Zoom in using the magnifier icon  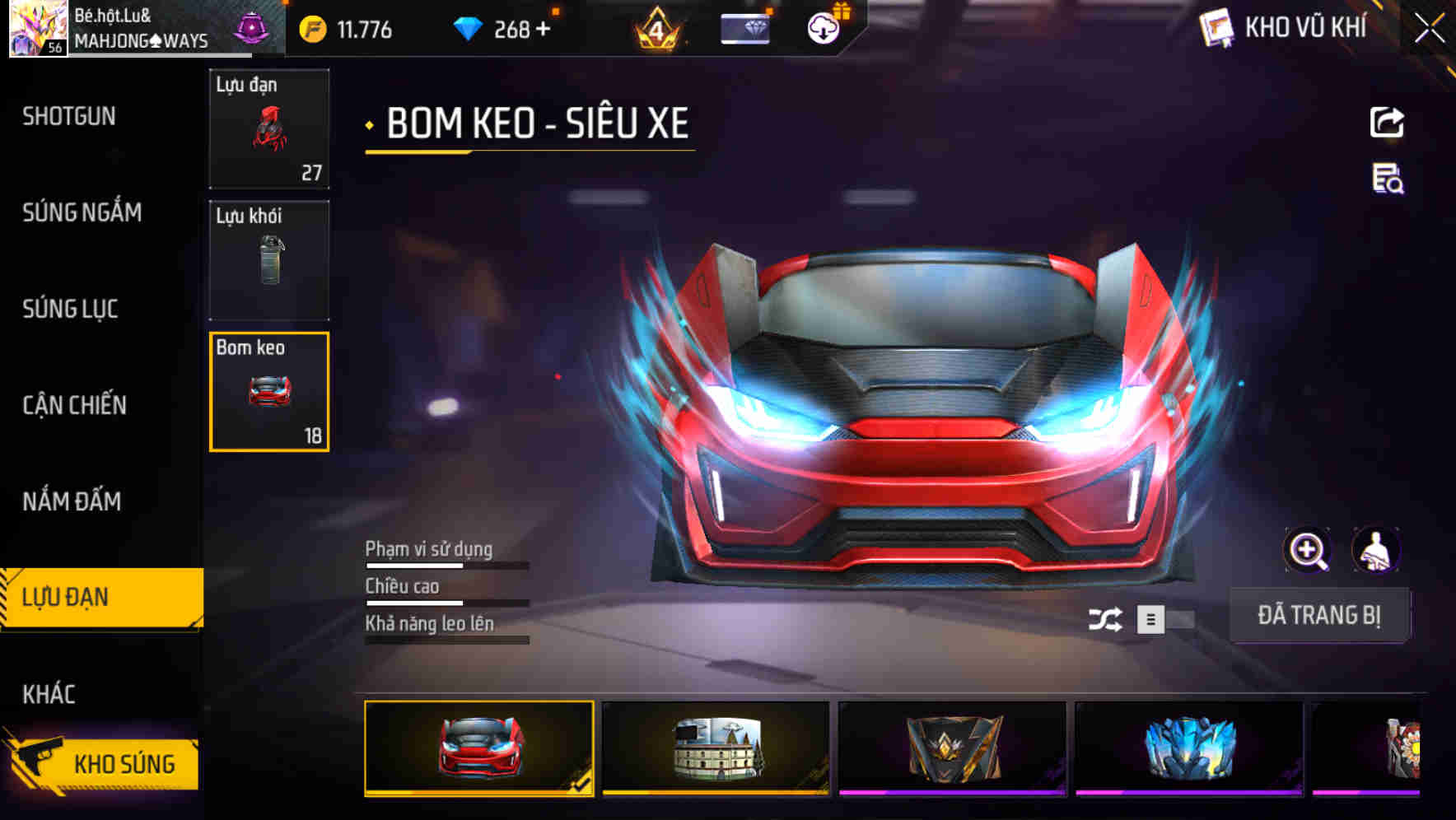[1308, 550]
